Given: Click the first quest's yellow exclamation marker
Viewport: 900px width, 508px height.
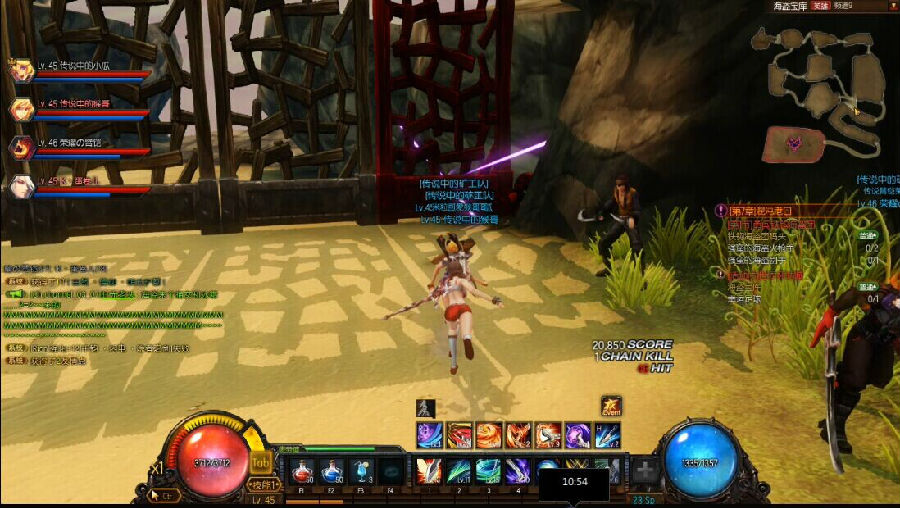Looking at the screenshot, I should 721,211.
